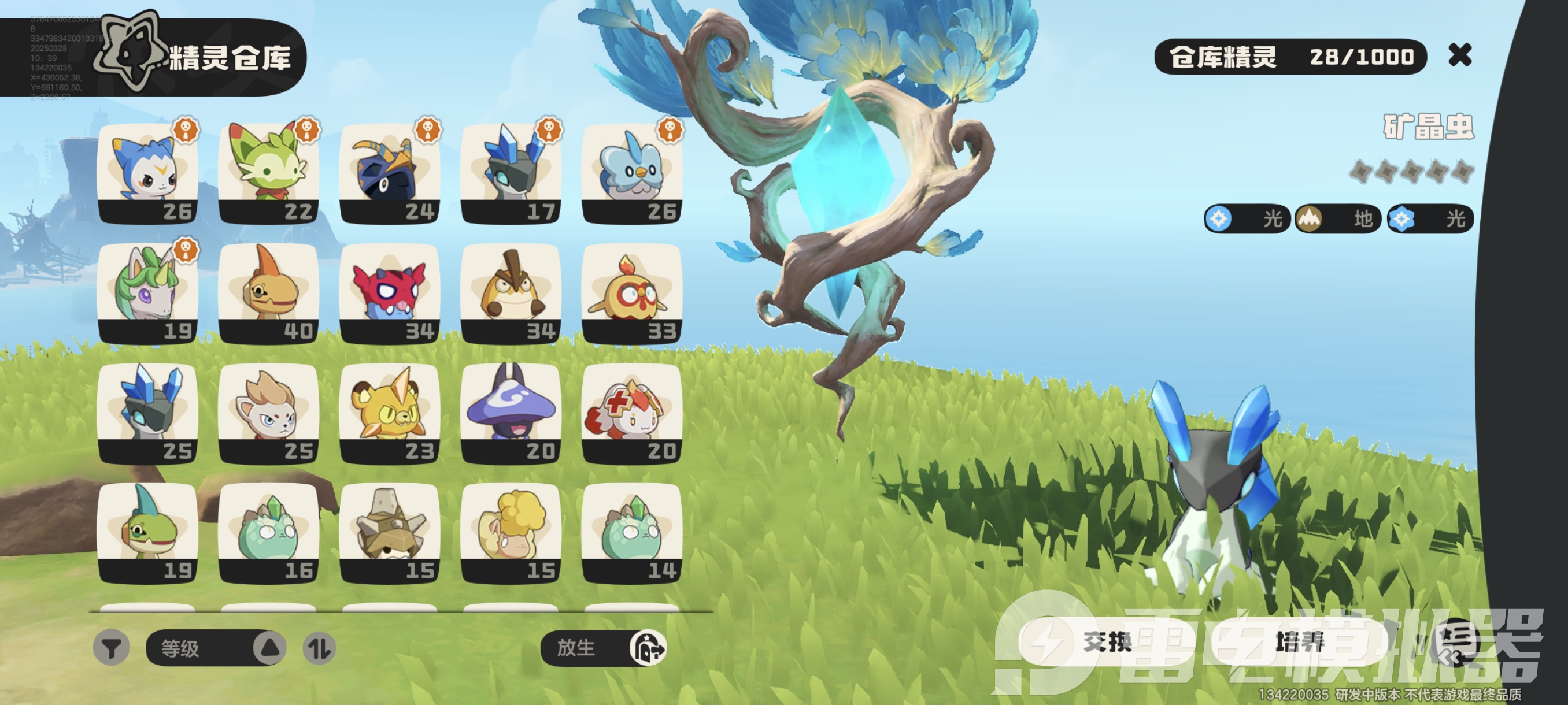Choose the yellow bear level 23 spirit
This screenshot has width=1568, height=705.
coord(390,413)
